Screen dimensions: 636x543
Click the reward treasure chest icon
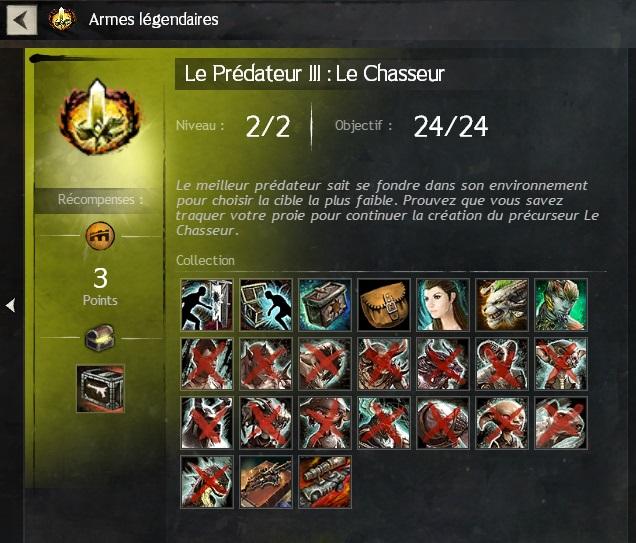pos(100,339)
